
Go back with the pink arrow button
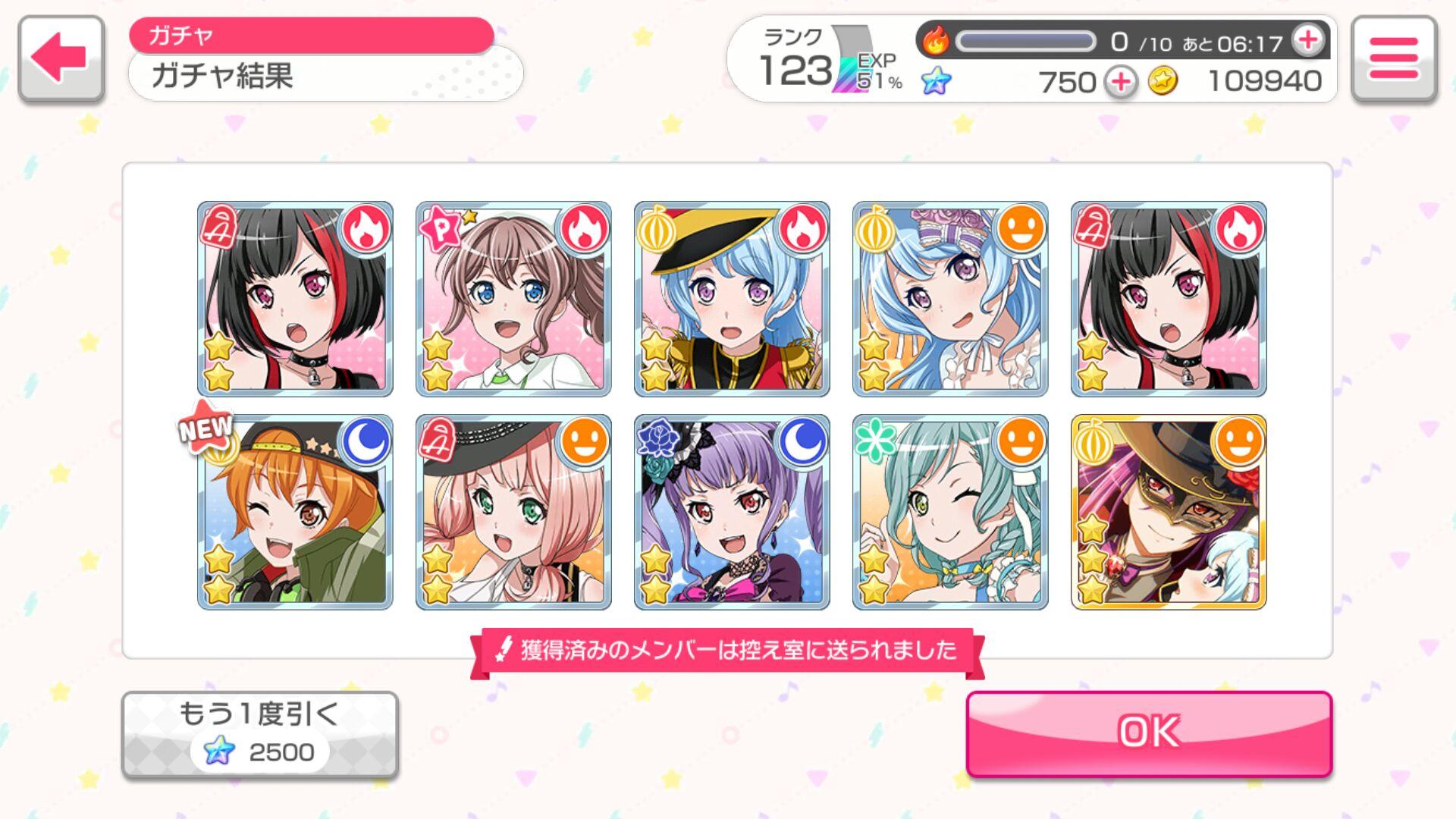coord(61,58)
